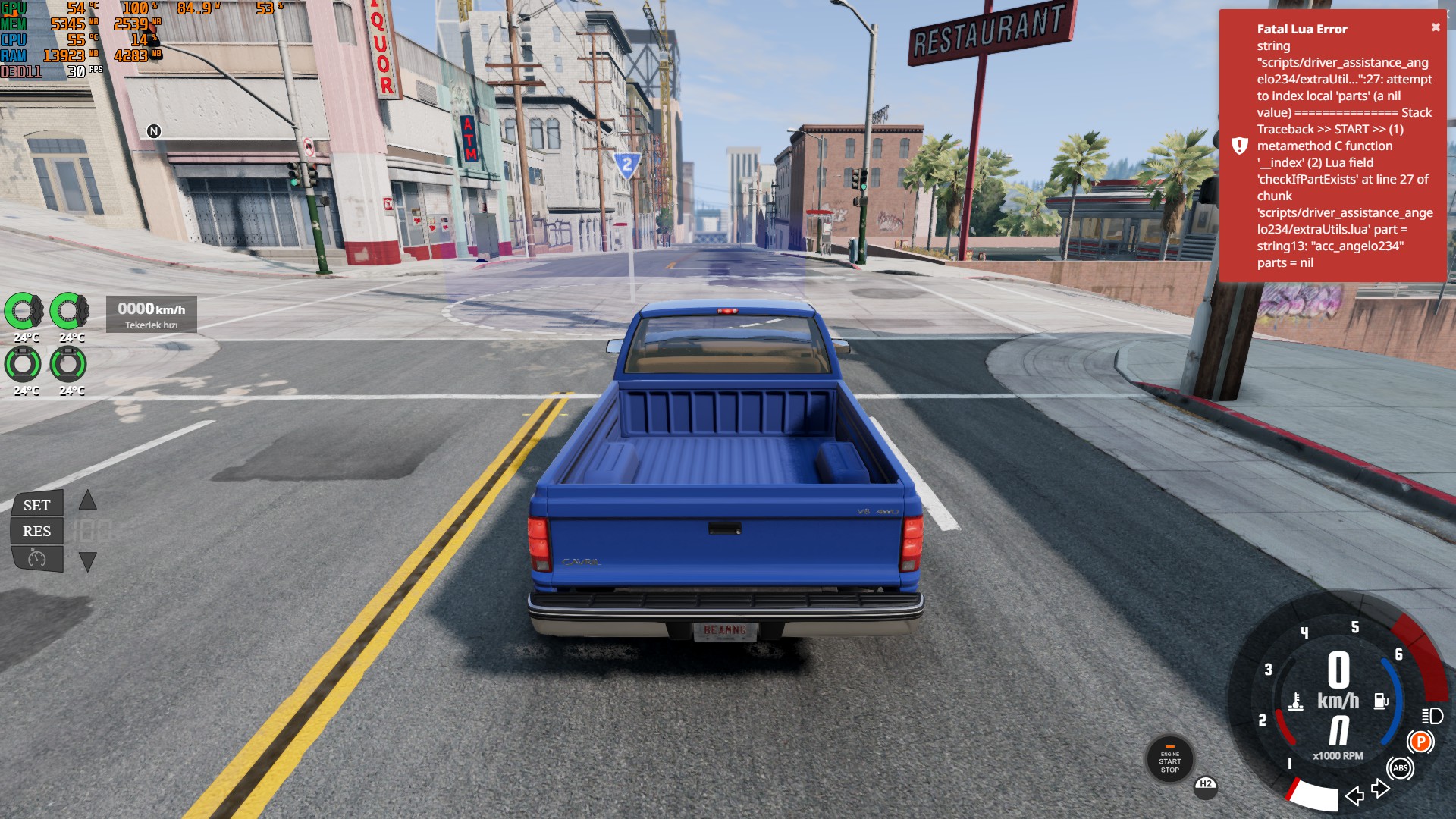Resume cruise control with RES button
Screen dimensions: 1456x819
pos(36,531)
